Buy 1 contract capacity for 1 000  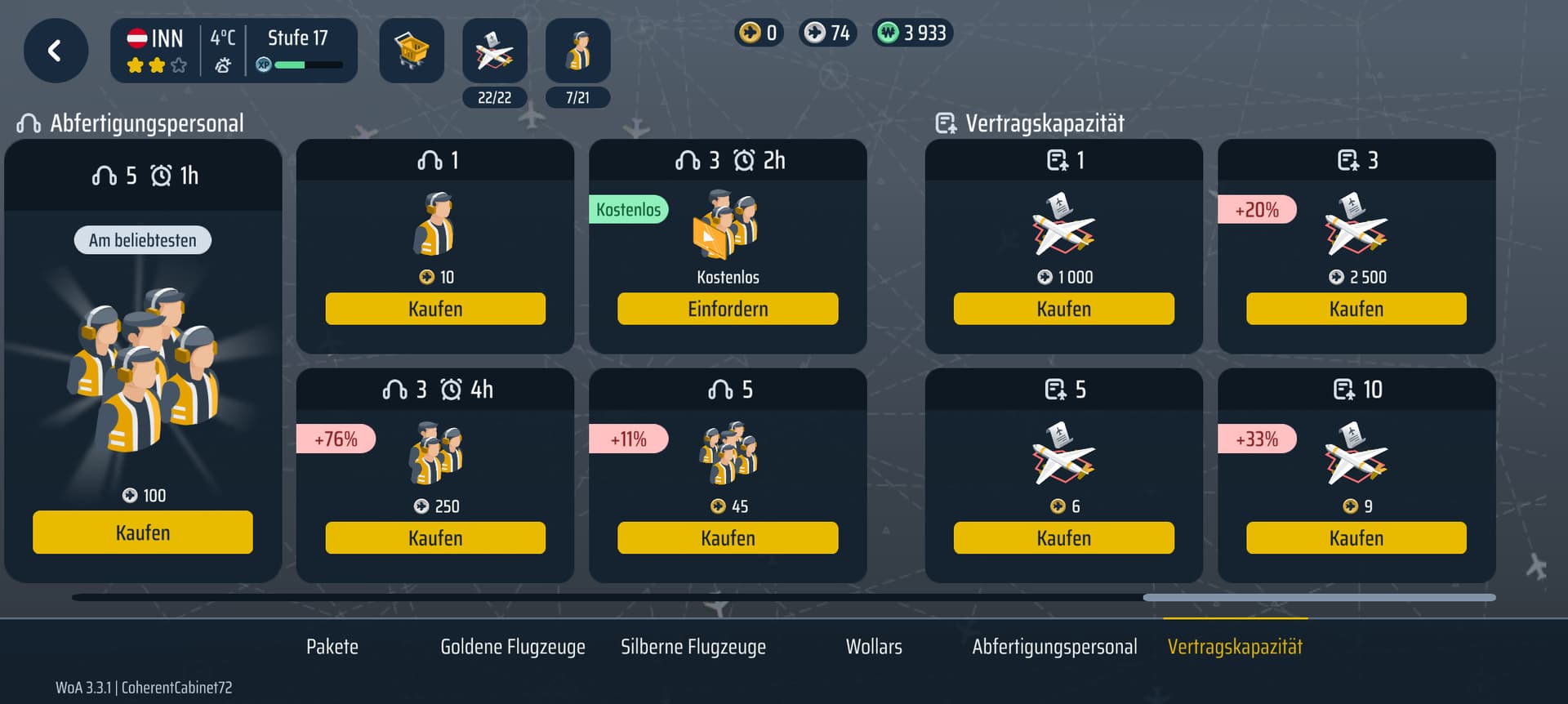point(1063,309)
